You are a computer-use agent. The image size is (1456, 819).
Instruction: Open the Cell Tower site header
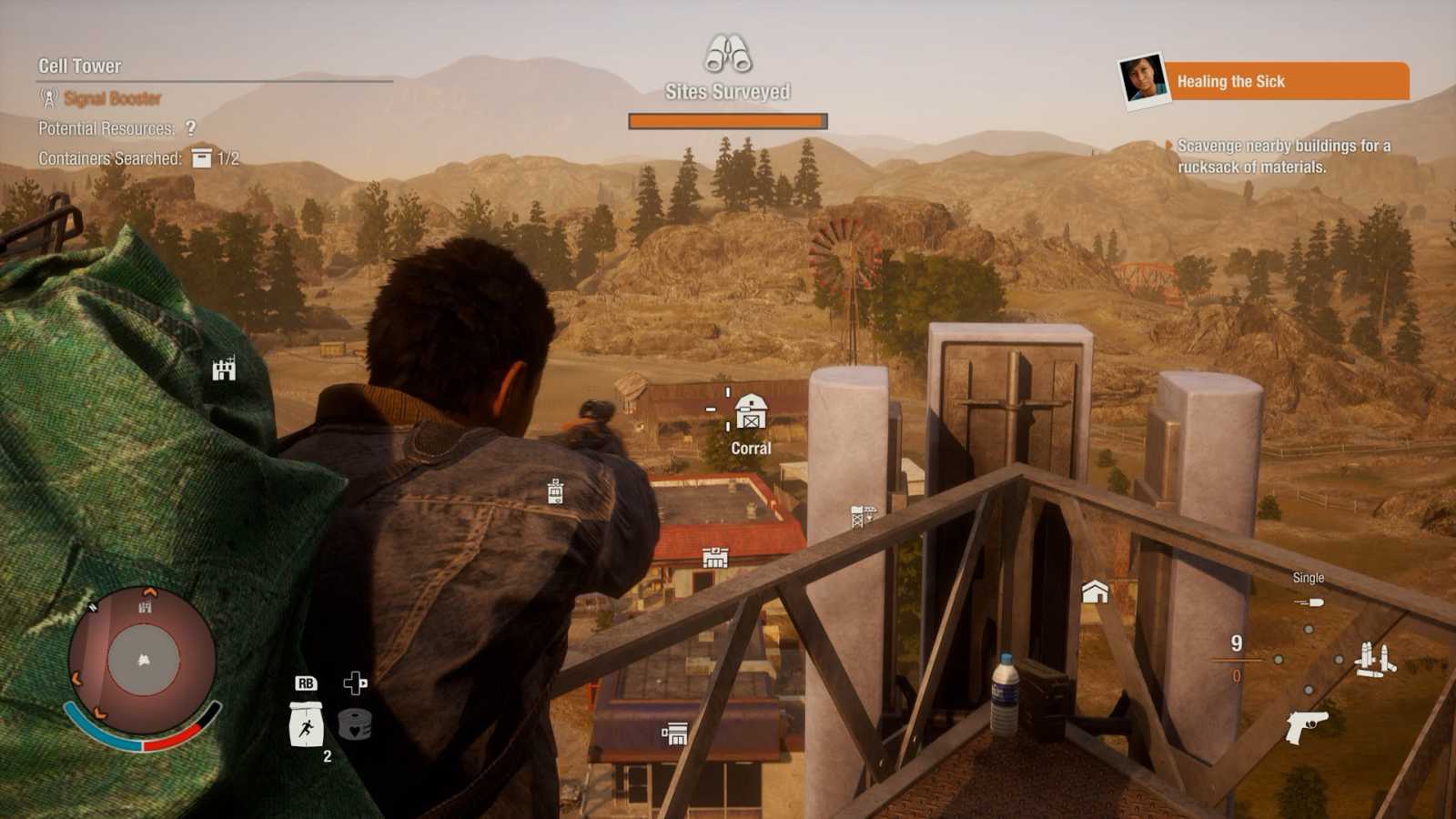(x=80, y=66)
